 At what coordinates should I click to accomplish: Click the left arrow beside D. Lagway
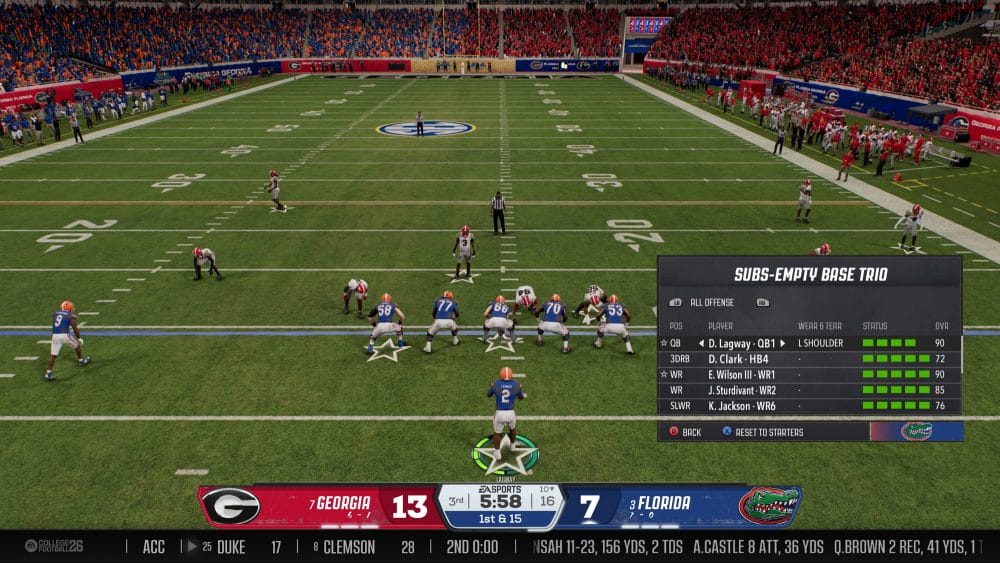(x=700, y=343)
